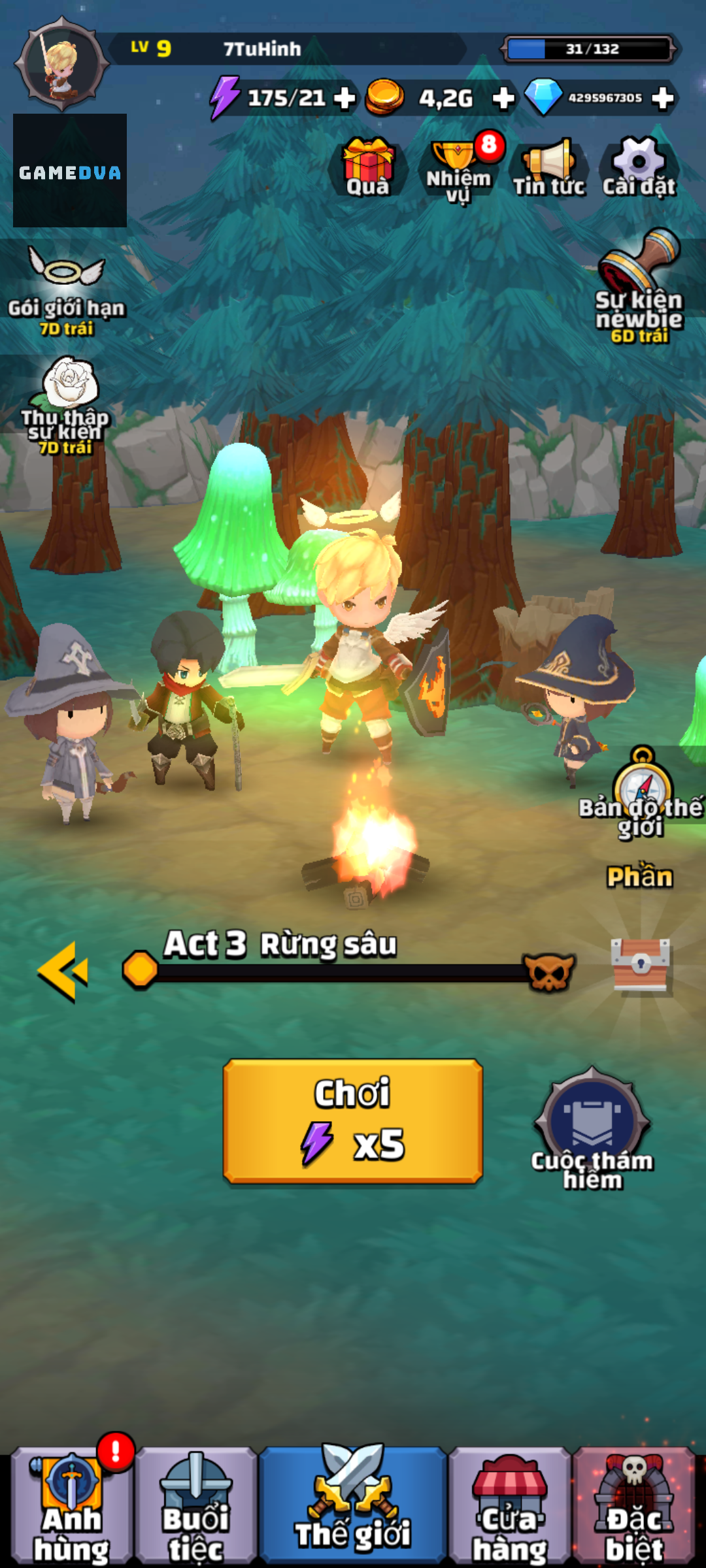
Task: Open the Nhiệm vụ missions trophy
Action: coord(458,169)
